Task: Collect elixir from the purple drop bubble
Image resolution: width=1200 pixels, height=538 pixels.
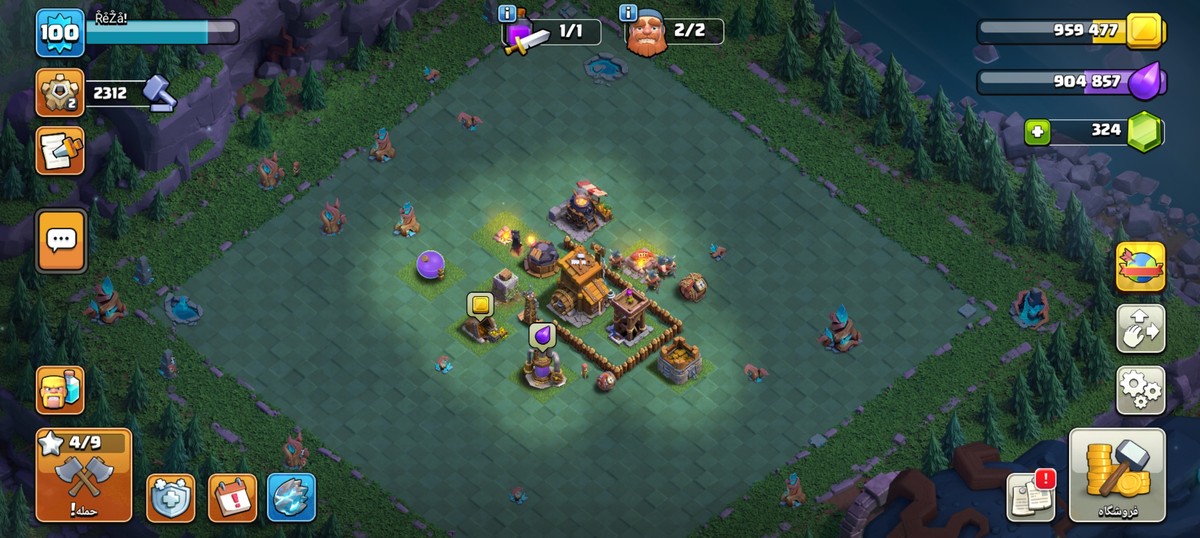Action: pyautogui.click(x=542, y=334)
